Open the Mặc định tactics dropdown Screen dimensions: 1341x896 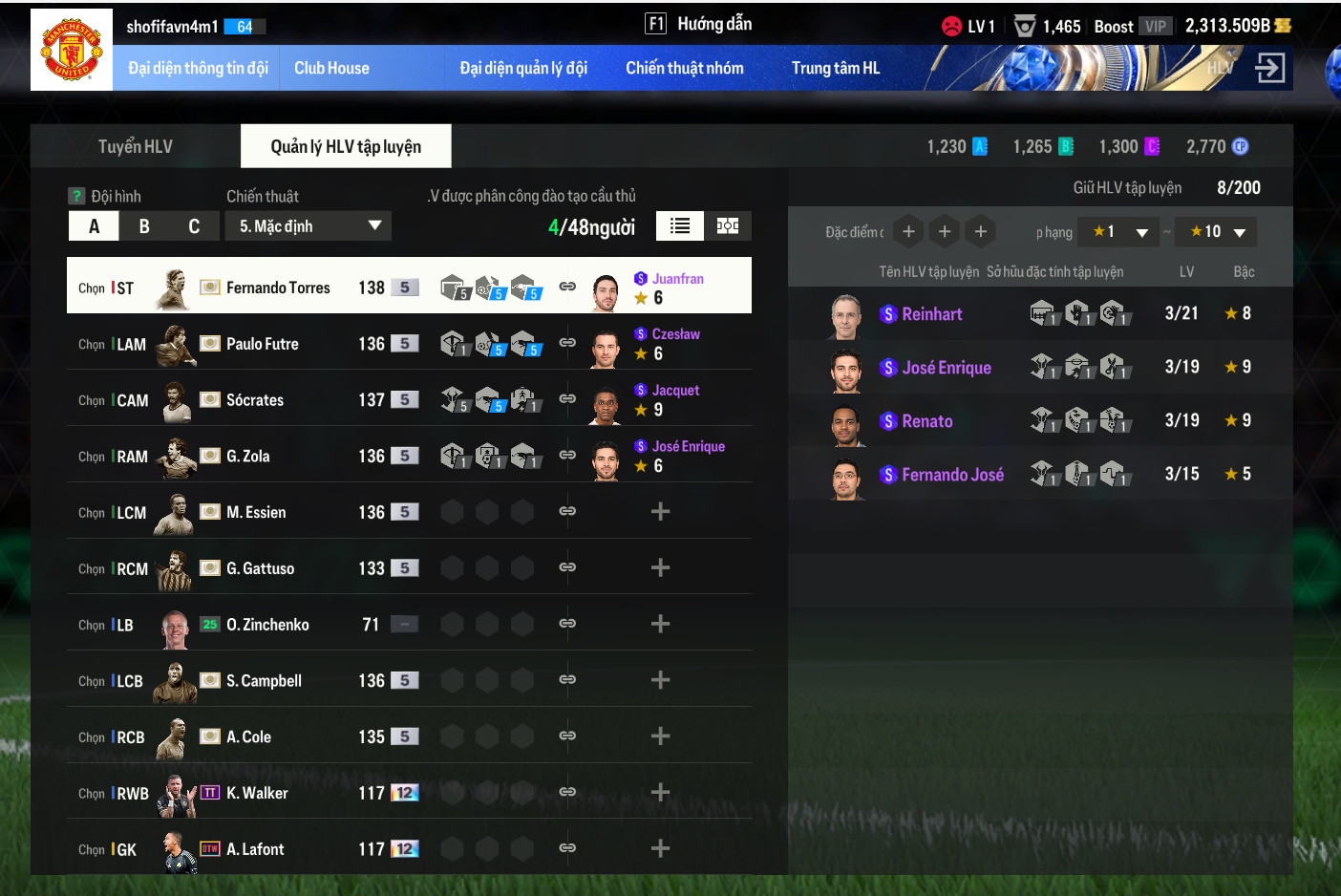click(309, 226)
